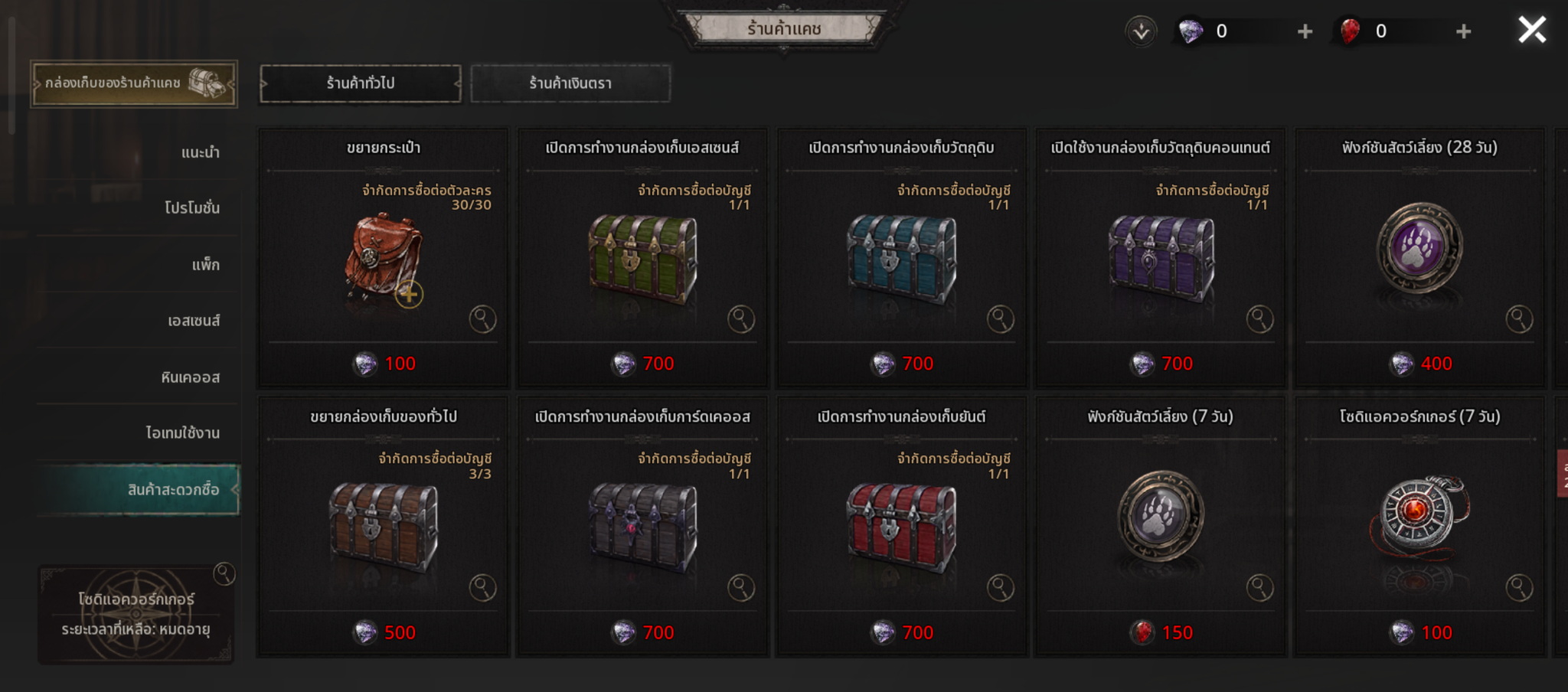1568x692 pixels.
Task: Switch to the ร้านค้าเงินตรา tab
Action: point(570,83)
